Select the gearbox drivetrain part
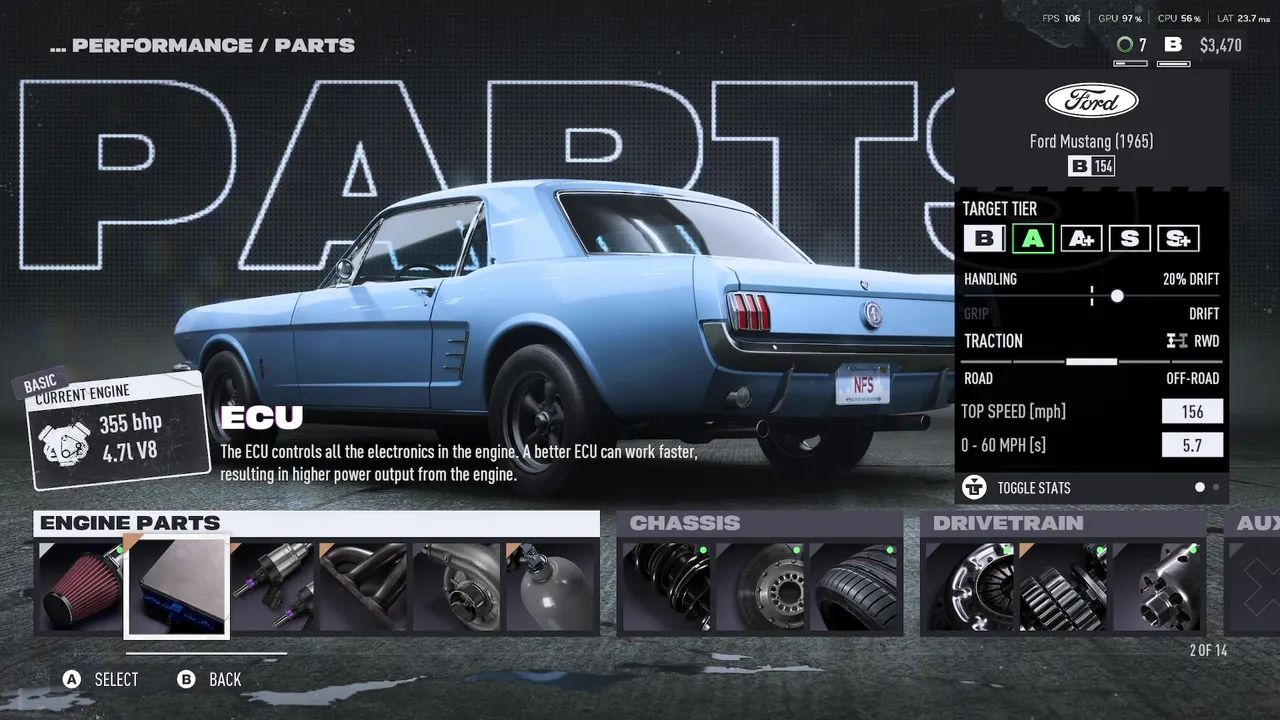 [x=1064, y=588]
